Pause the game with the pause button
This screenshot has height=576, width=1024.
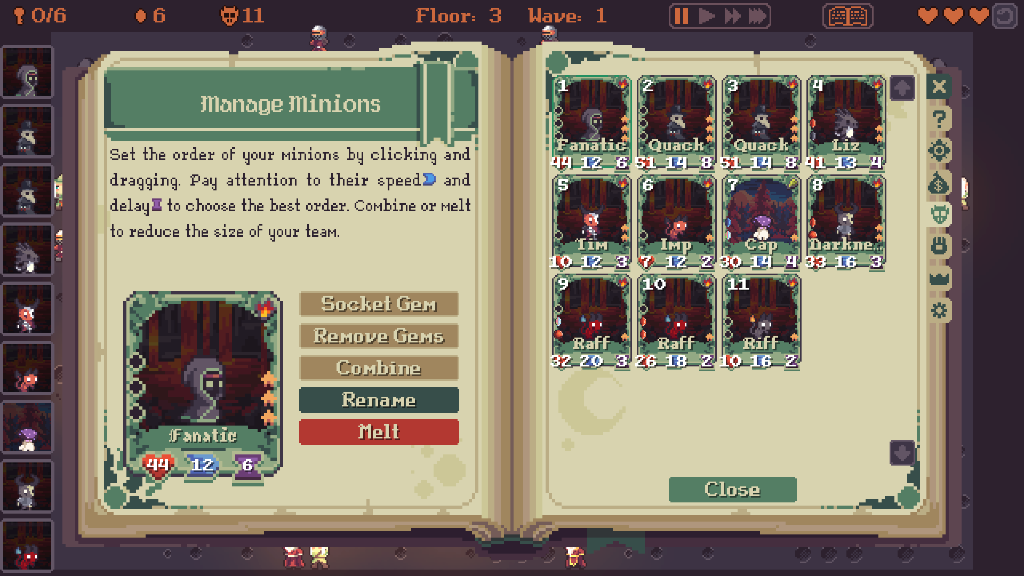682,16
